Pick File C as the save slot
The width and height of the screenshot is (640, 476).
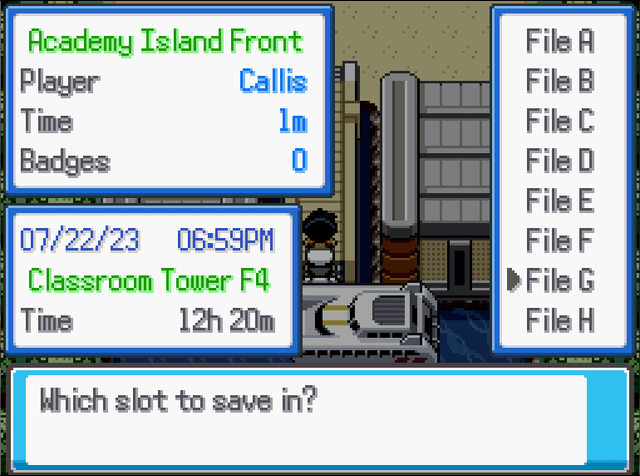point(560,121)
